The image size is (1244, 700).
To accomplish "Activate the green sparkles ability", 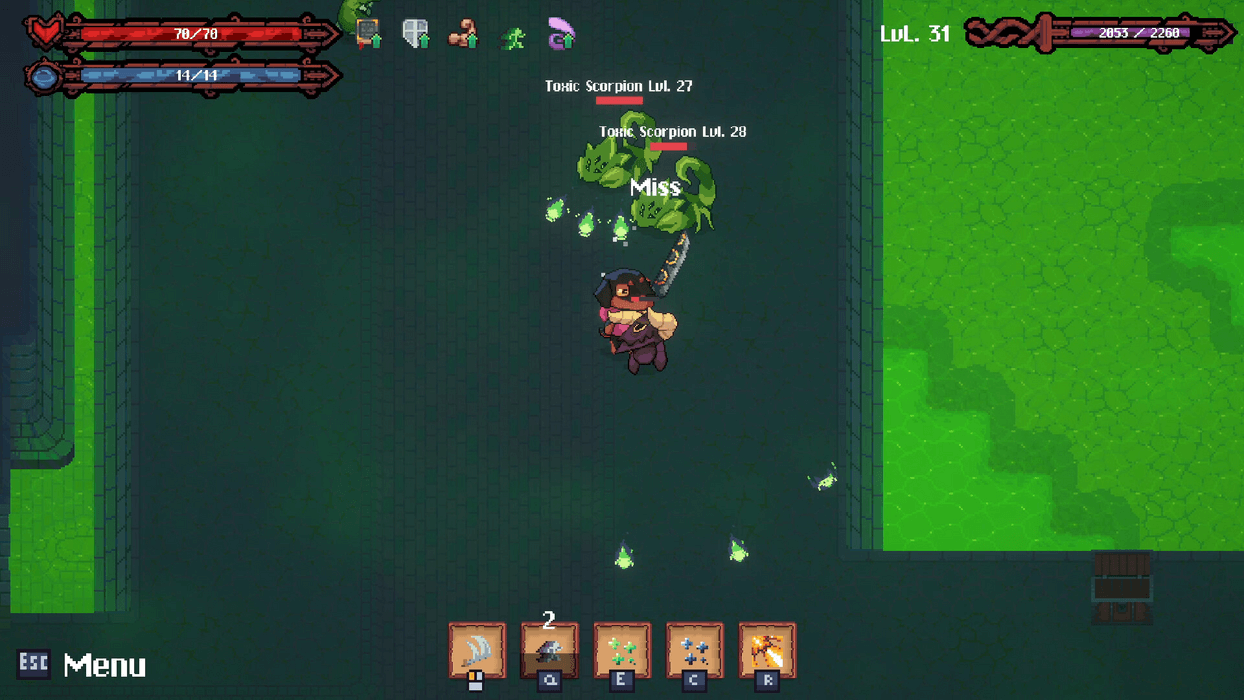I will (x=622, y=650).
